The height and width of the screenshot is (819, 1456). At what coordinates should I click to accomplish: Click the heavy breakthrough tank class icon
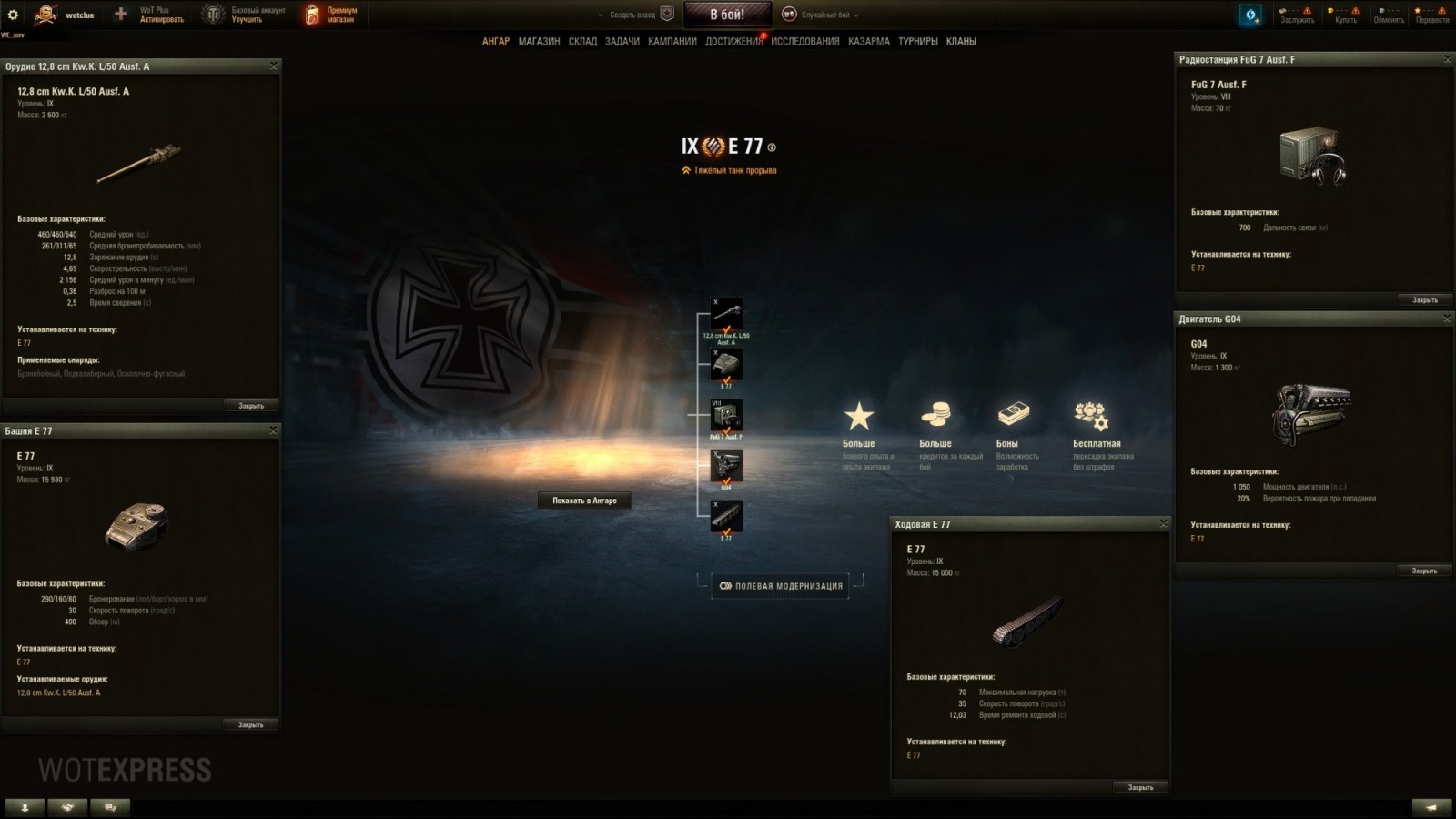tap(688, 169)
